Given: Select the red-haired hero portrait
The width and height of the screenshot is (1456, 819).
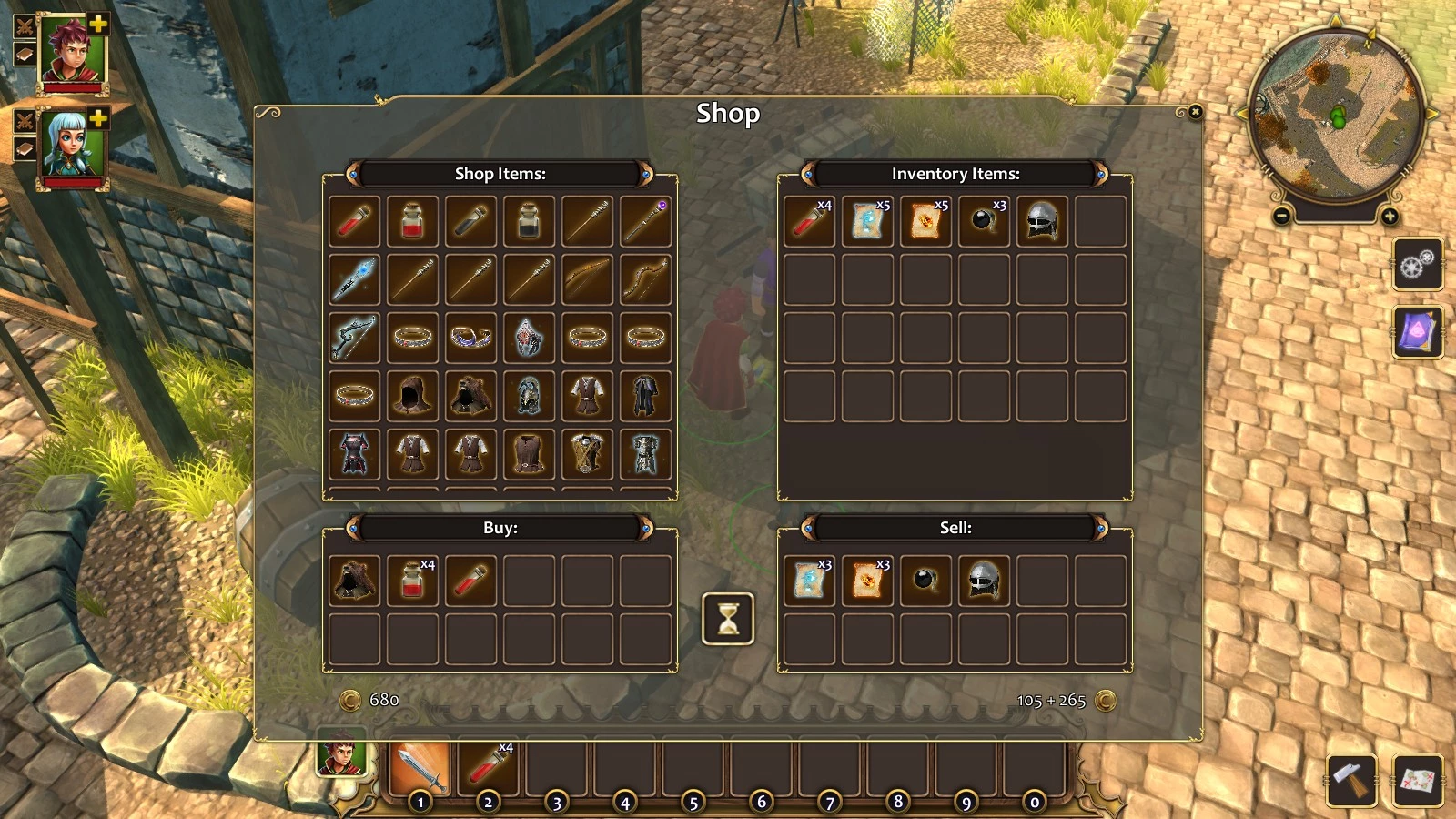Looking at the screenshot, I should pyautogui.click(x=73, y=50).
